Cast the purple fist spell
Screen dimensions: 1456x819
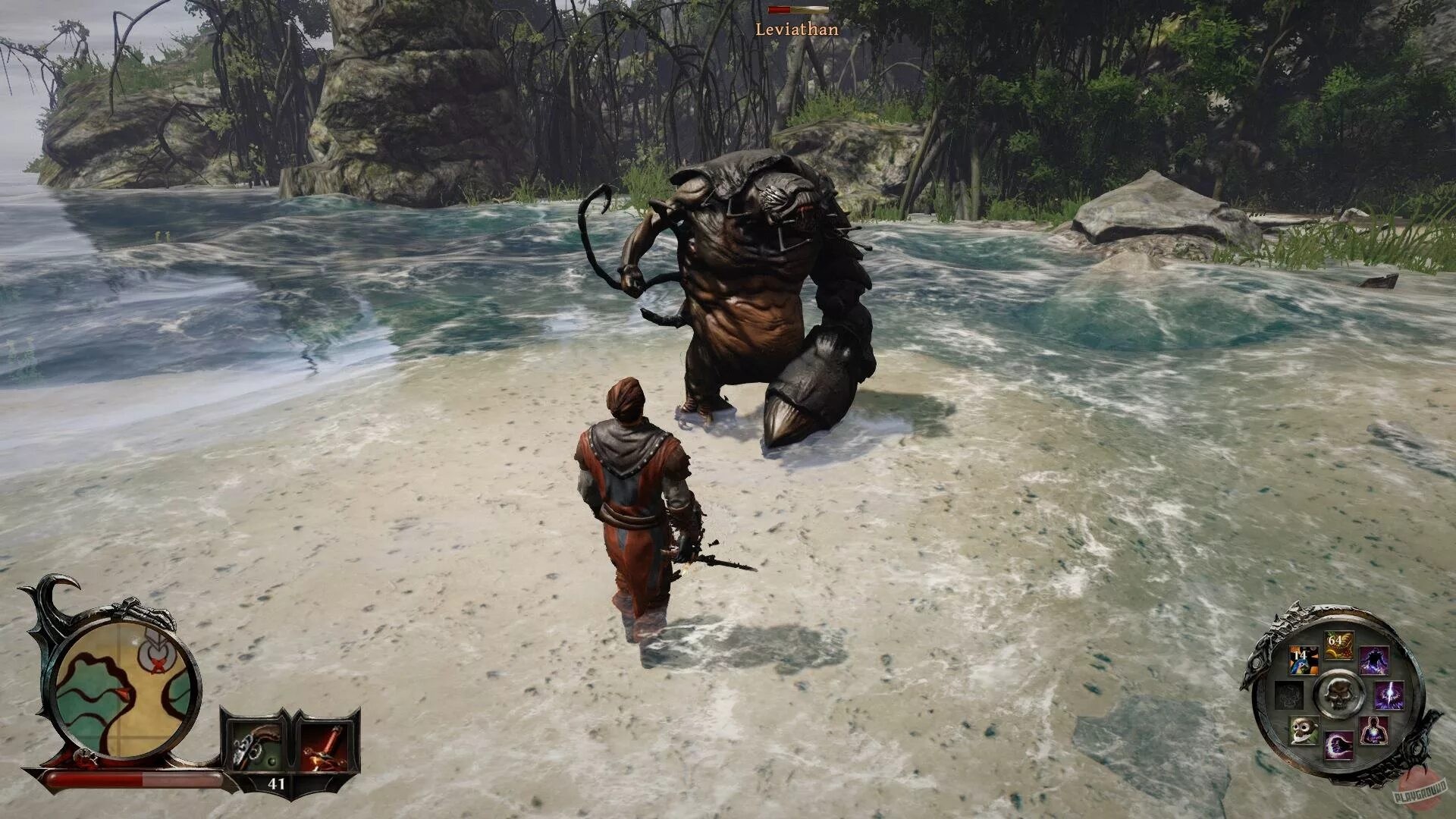coord(1338,746)
